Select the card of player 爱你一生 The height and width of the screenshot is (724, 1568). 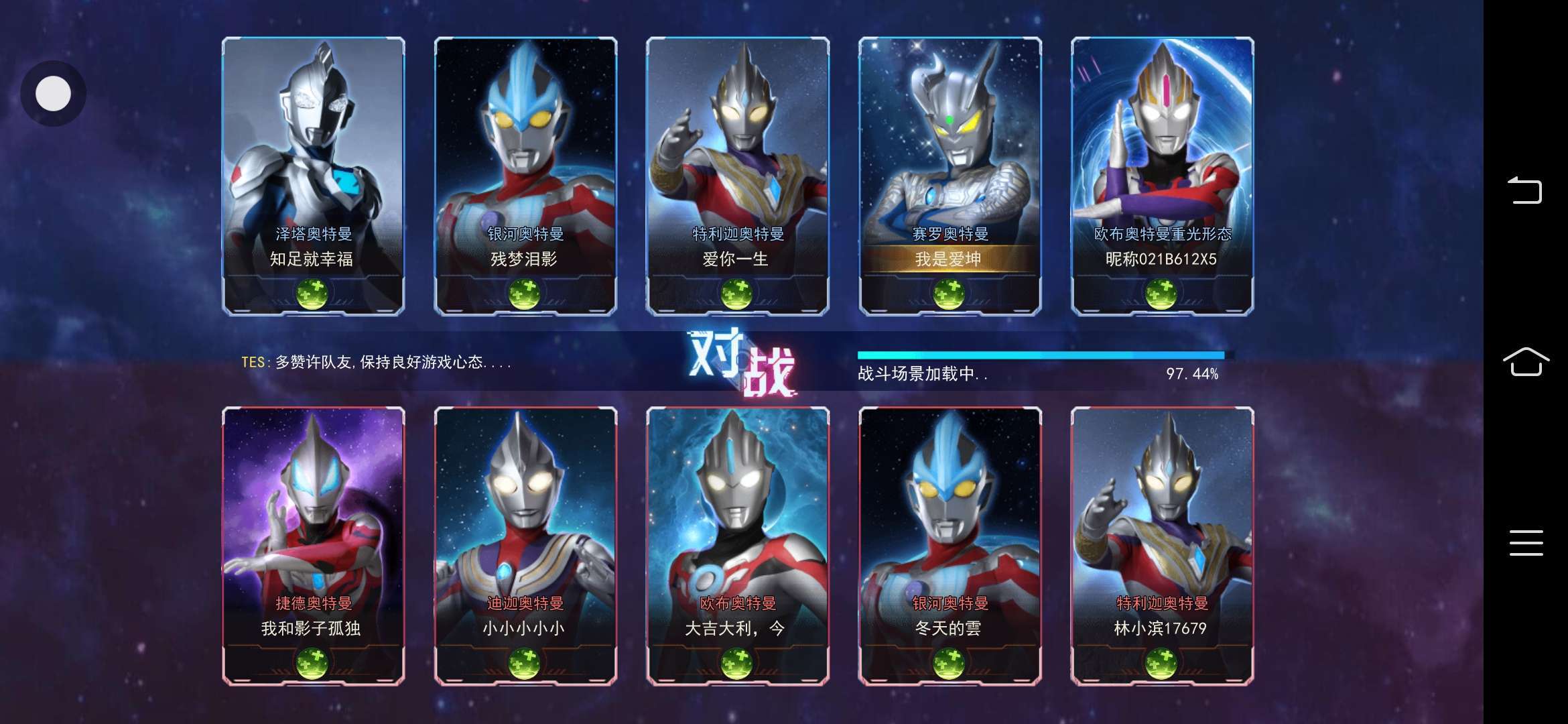point(737,176)
